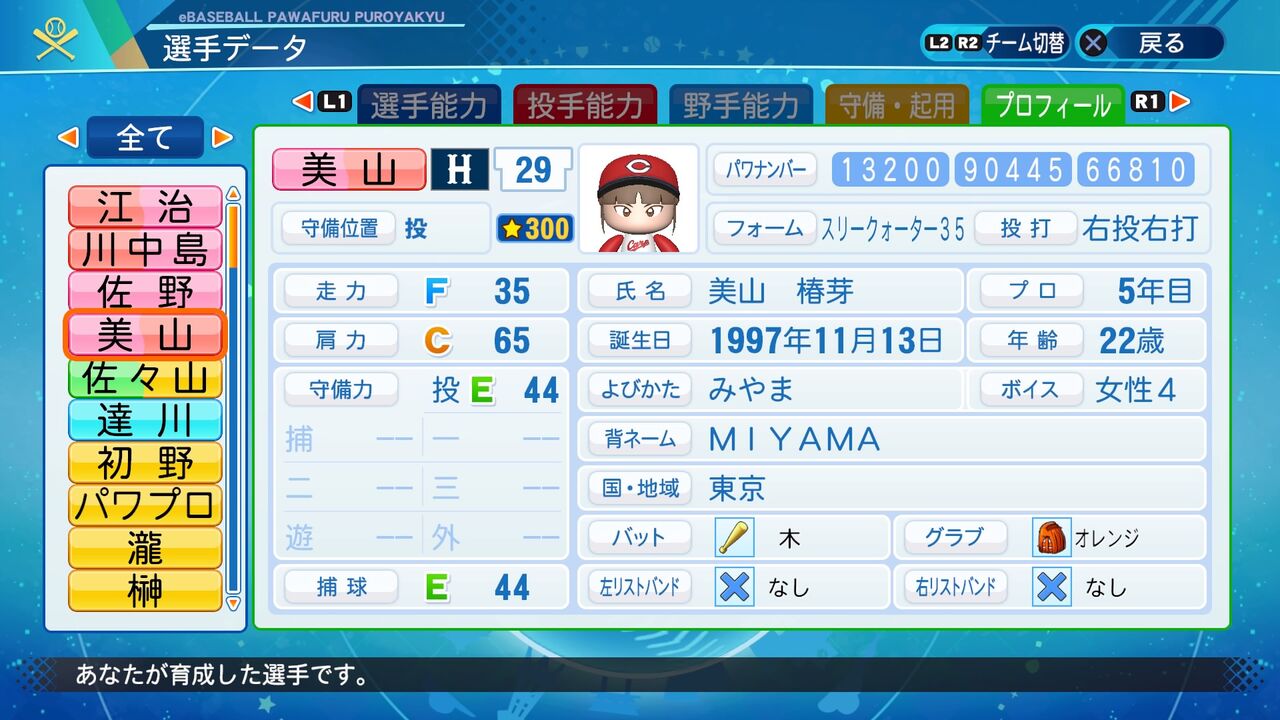Toggle the left wristband setting to on

point(735,588)
